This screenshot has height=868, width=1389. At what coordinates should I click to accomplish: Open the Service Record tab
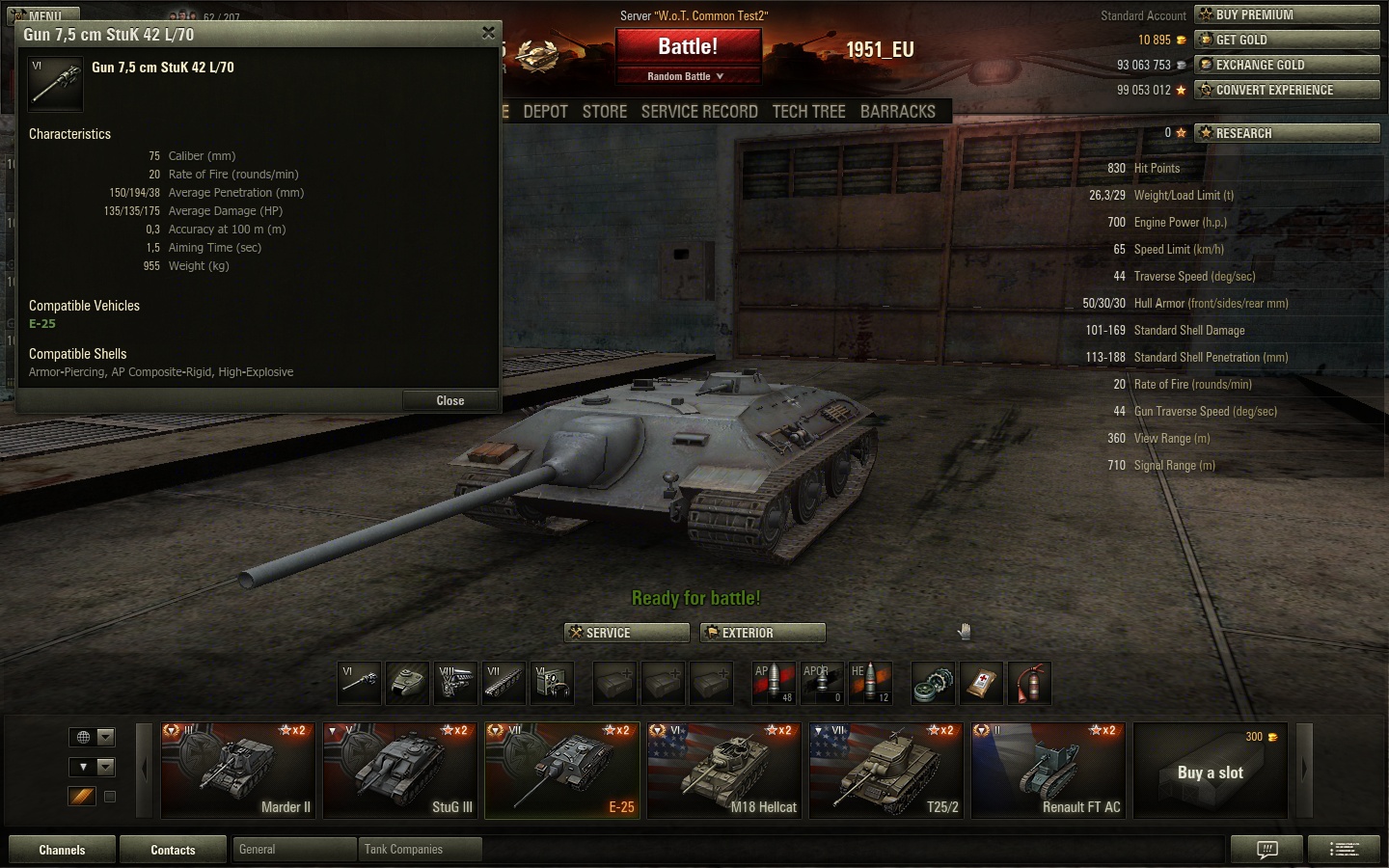(x=699, y=112)
